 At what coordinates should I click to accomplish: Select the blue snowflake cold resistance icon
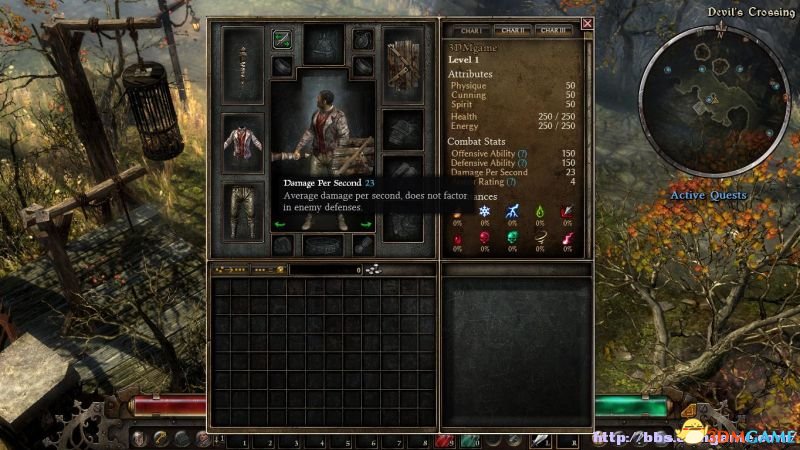pos(485,212)
